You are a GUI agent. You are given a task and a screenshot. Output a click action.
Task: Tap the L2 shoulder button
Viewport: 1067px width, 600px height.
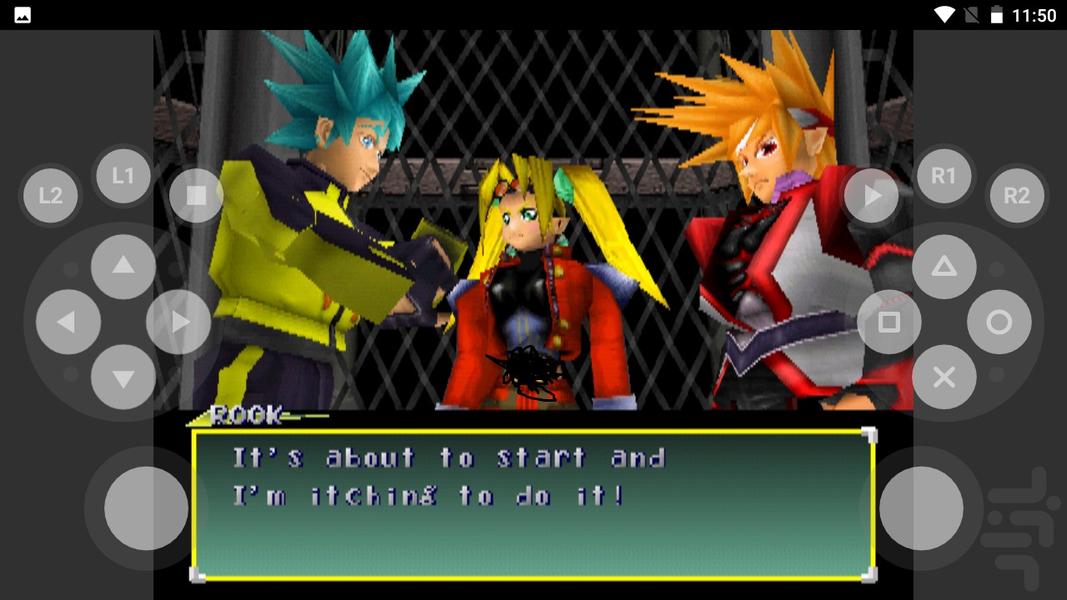point(50,195)
